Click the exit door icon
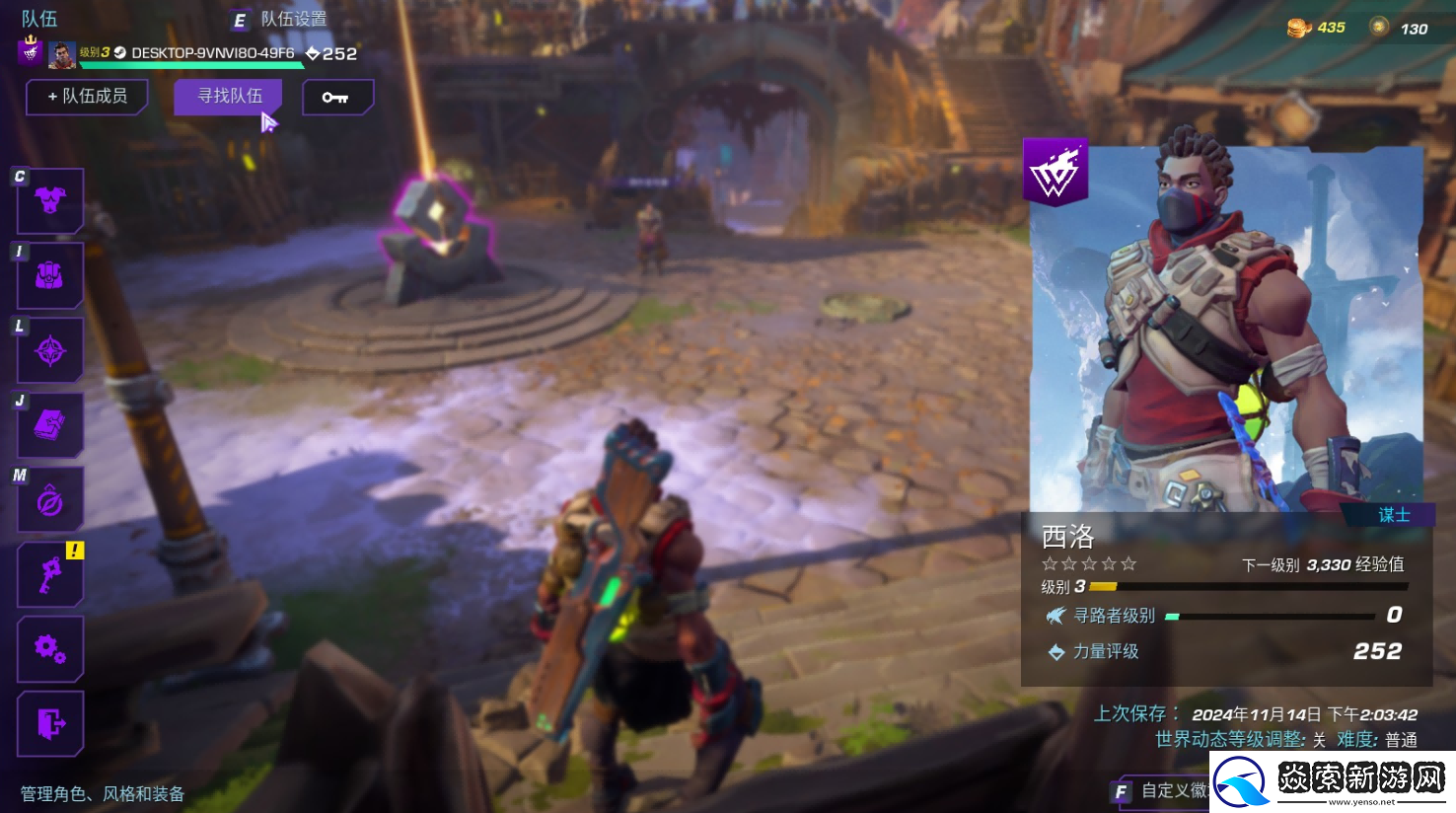1456x813 pixels. (x=50, y=723)
